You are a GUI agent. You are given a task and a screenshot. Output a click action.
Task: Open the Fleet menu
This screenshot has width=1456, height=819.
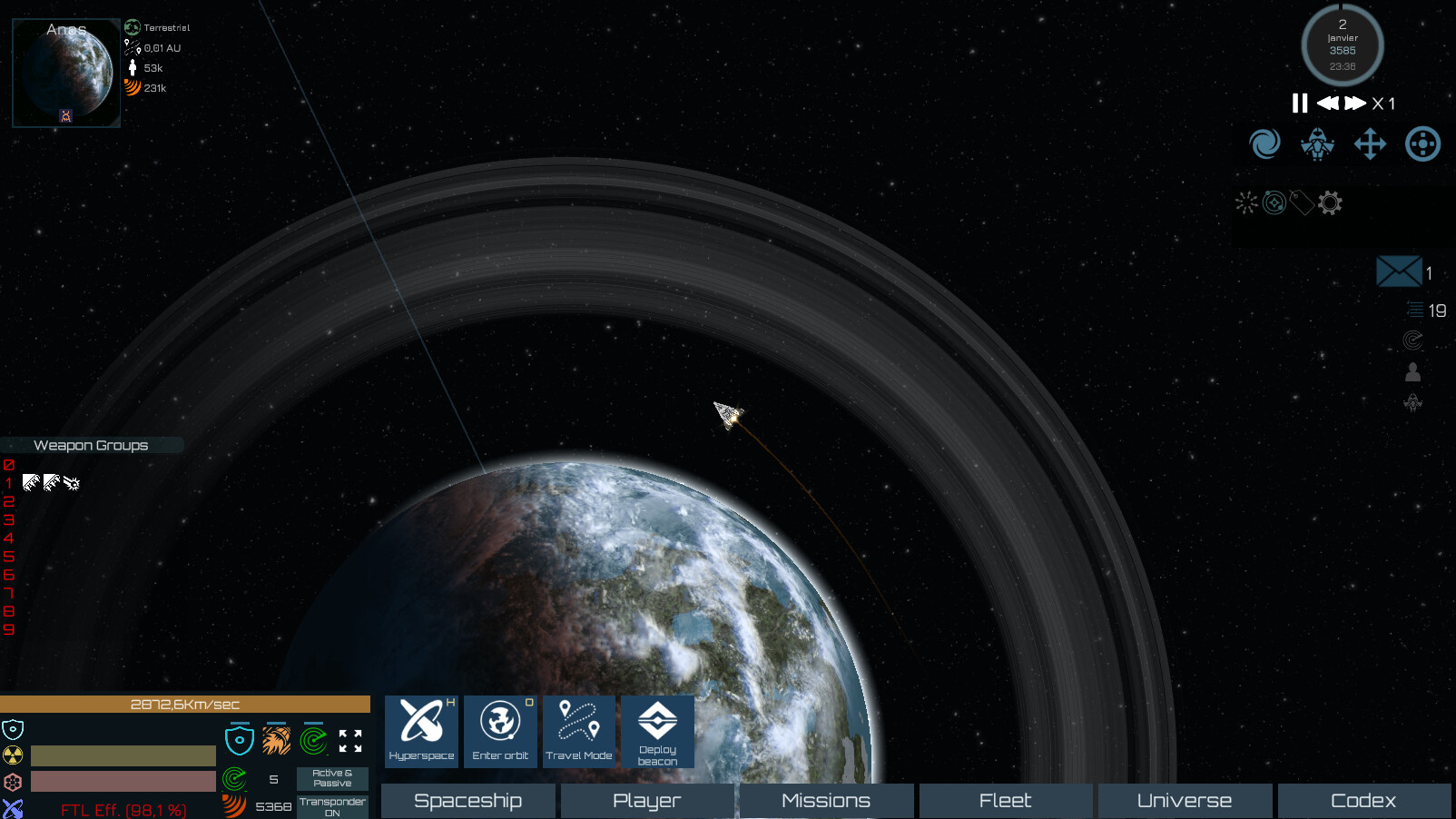coord(1005,801)
